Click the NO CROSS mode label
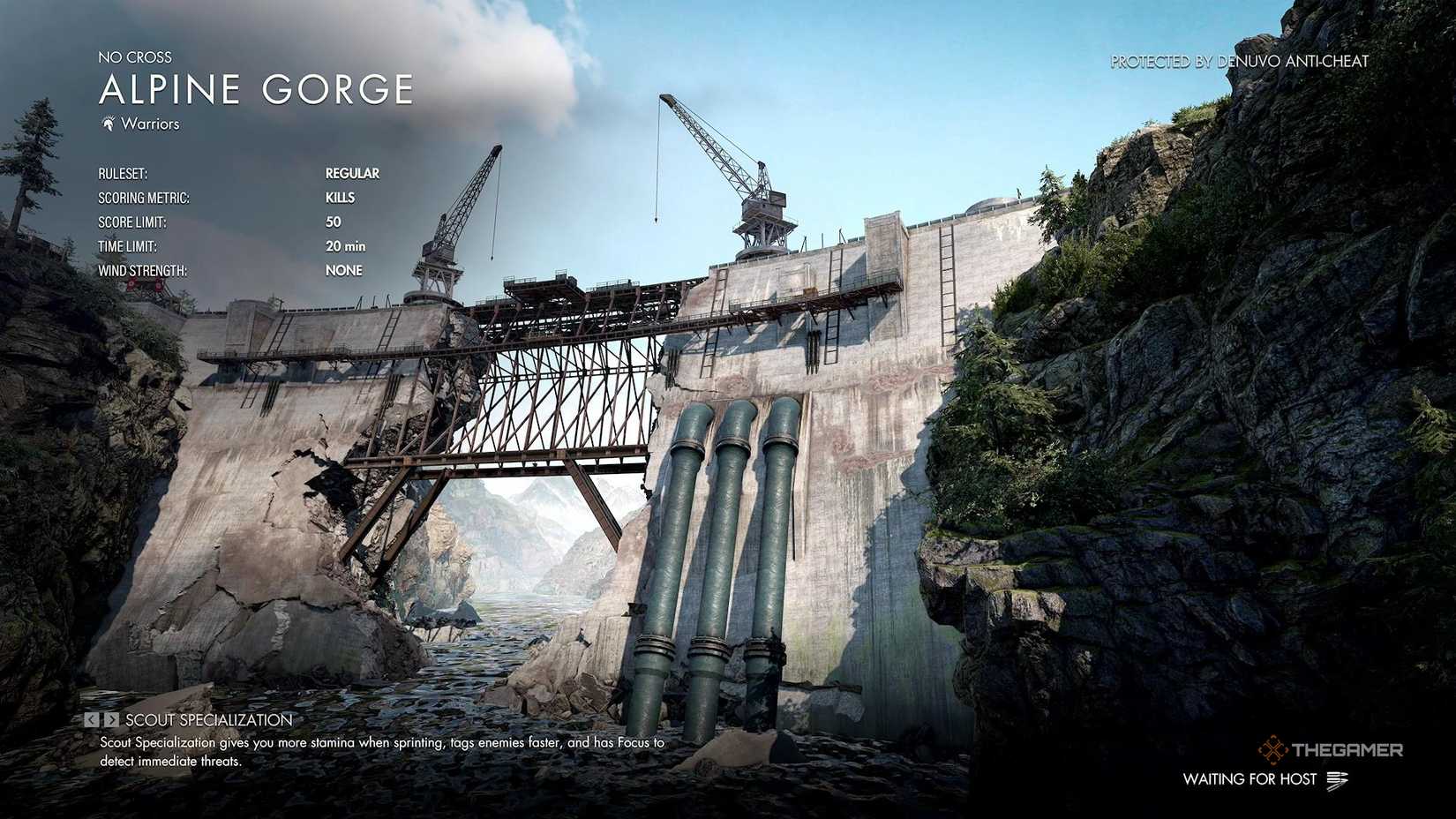This screenshot has height=819, width=1456. tap(135, 56)
